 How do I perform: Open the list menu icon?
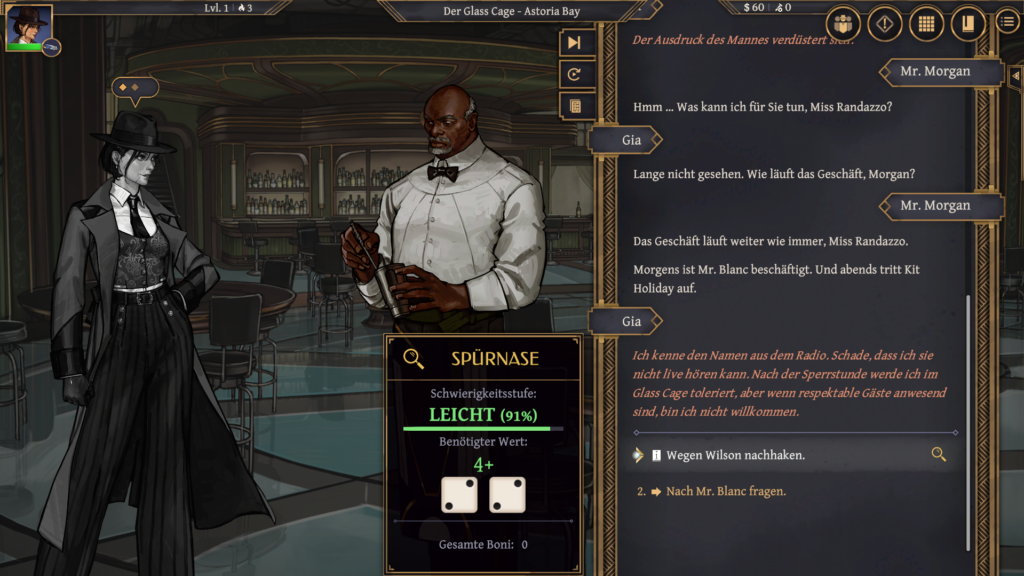(1008, 22)
